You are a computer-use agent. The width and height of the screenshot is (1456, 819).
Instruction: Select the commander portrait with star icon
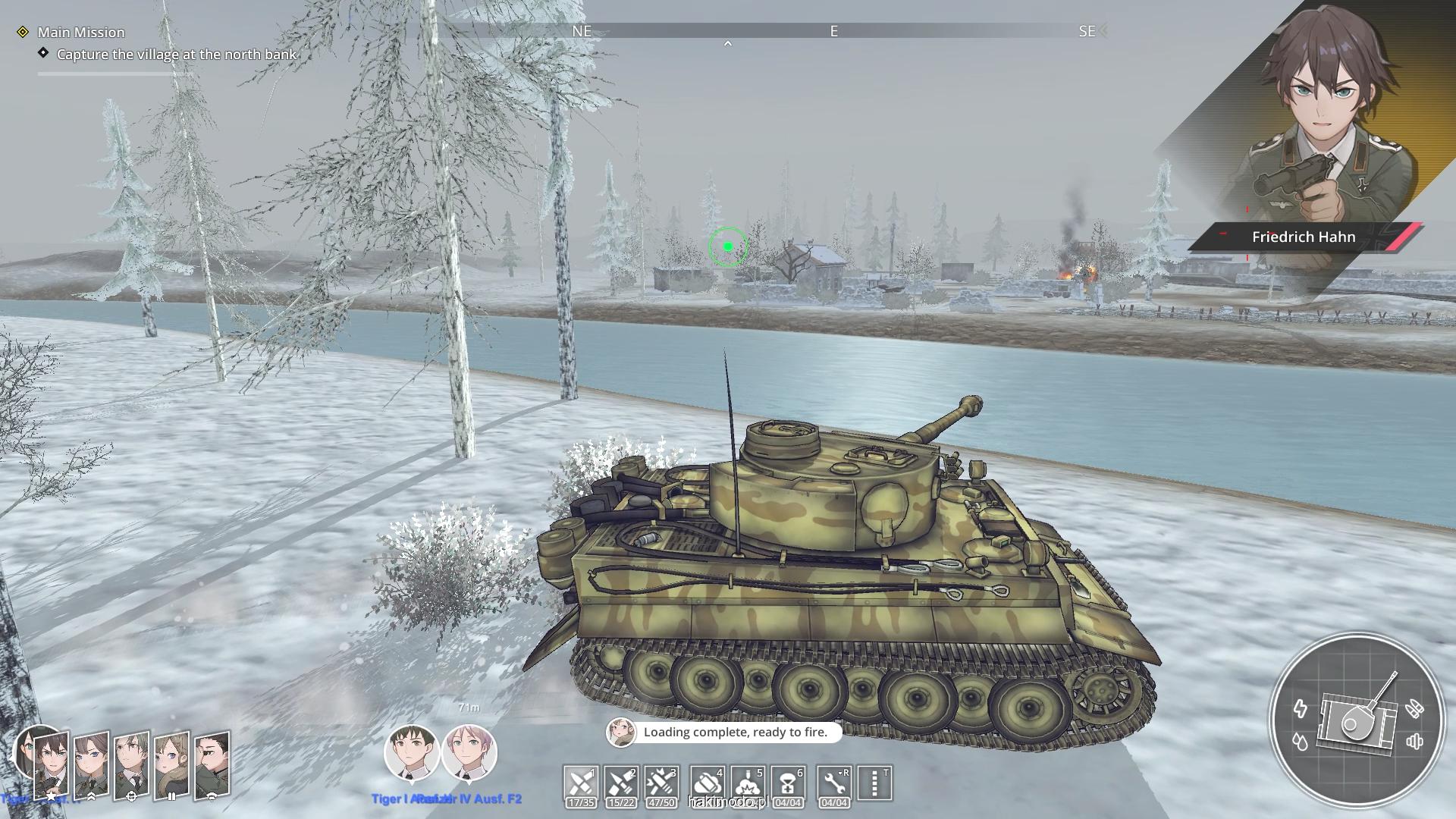51,766
